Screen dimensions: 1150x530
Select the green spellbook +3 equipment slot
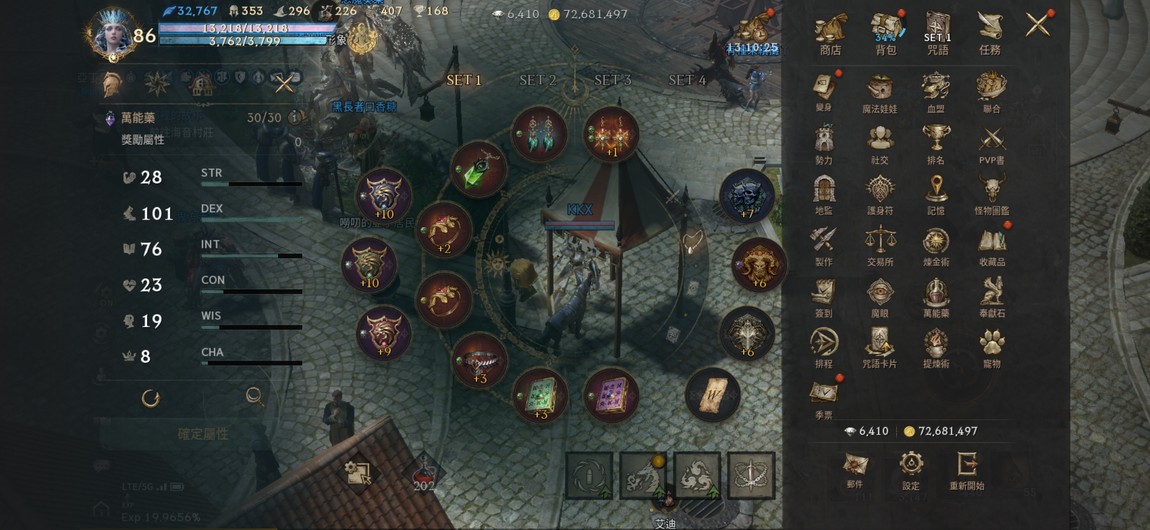[x=539, y=394]
